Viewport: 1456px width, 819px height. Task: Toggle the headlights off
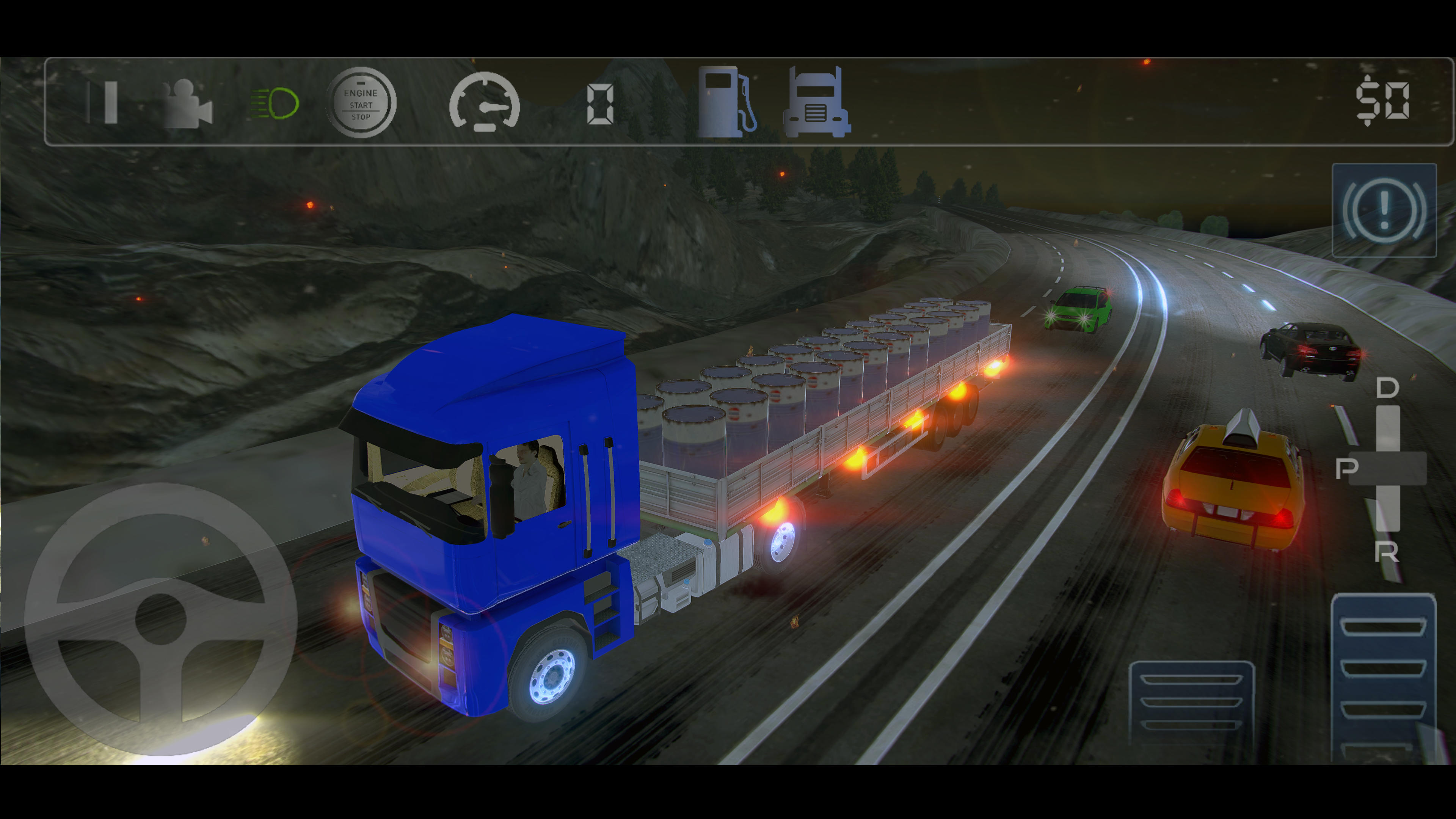pos(274,104)
